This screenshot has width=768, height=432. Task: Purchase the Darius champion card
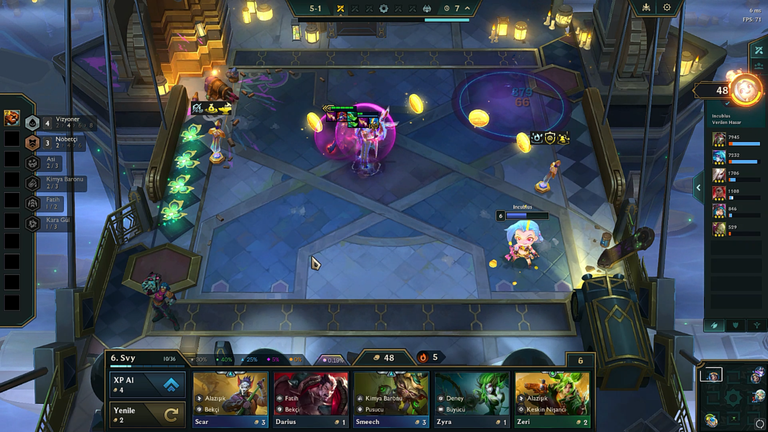[x=310, y=400]
